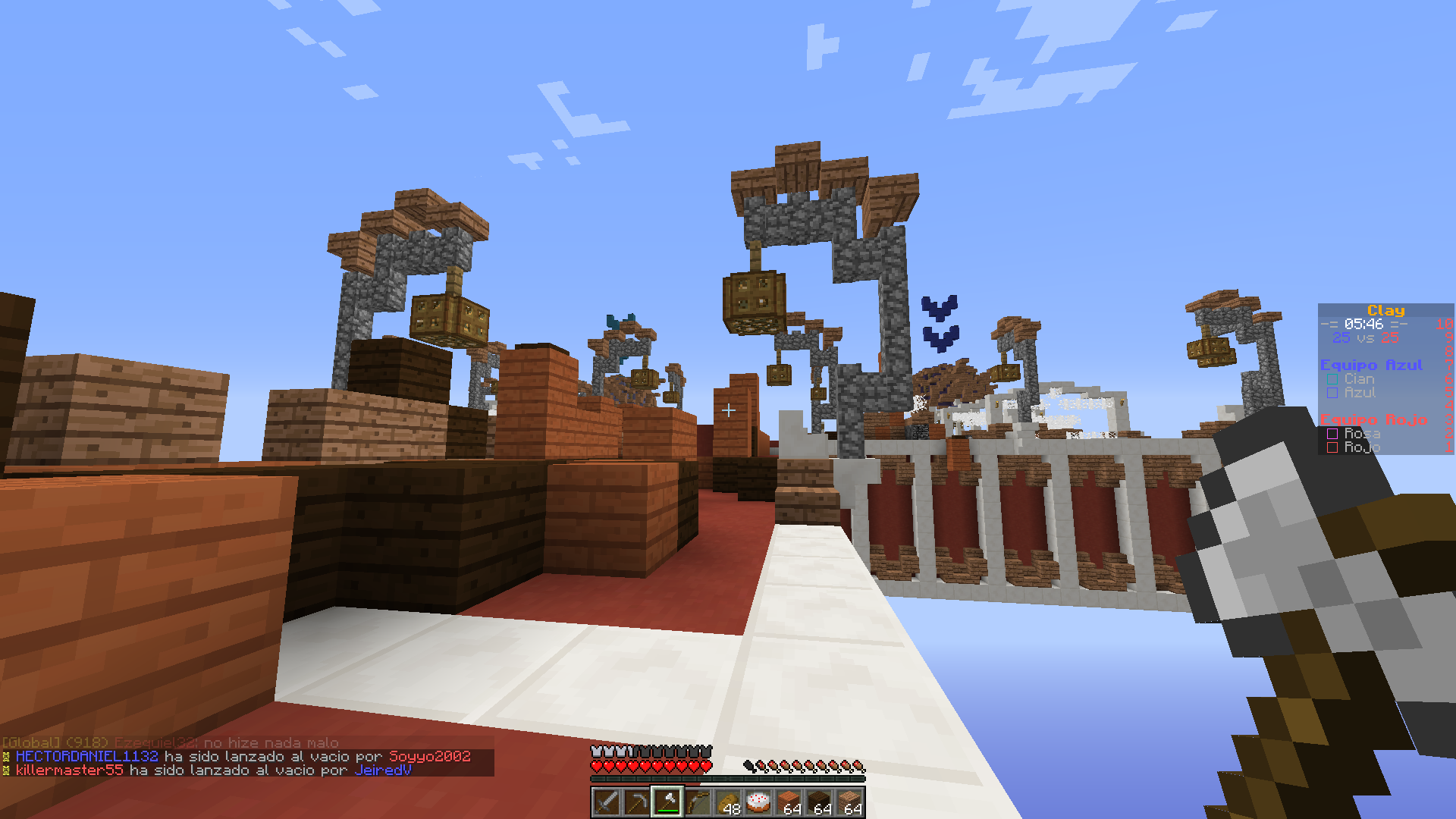The height and width of the screenshot is (819, 1456).
Task: Click the Rosa team scoreboard entry
Action: click(x=1361, y=433)
